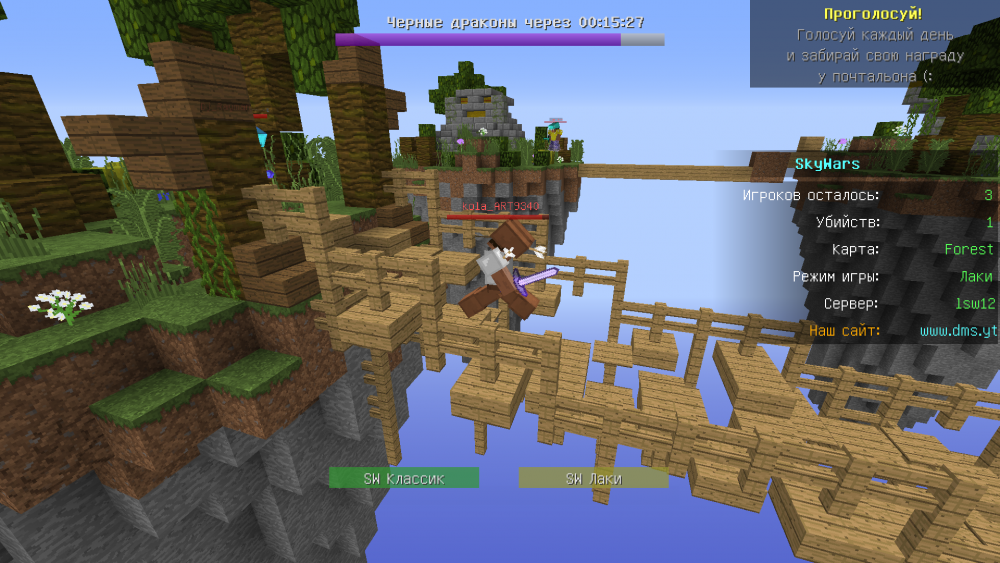Open the www.dms.yt site link
Viewport: 1000px width, 563px height.
pyautogui.click(x=958, y=330)
